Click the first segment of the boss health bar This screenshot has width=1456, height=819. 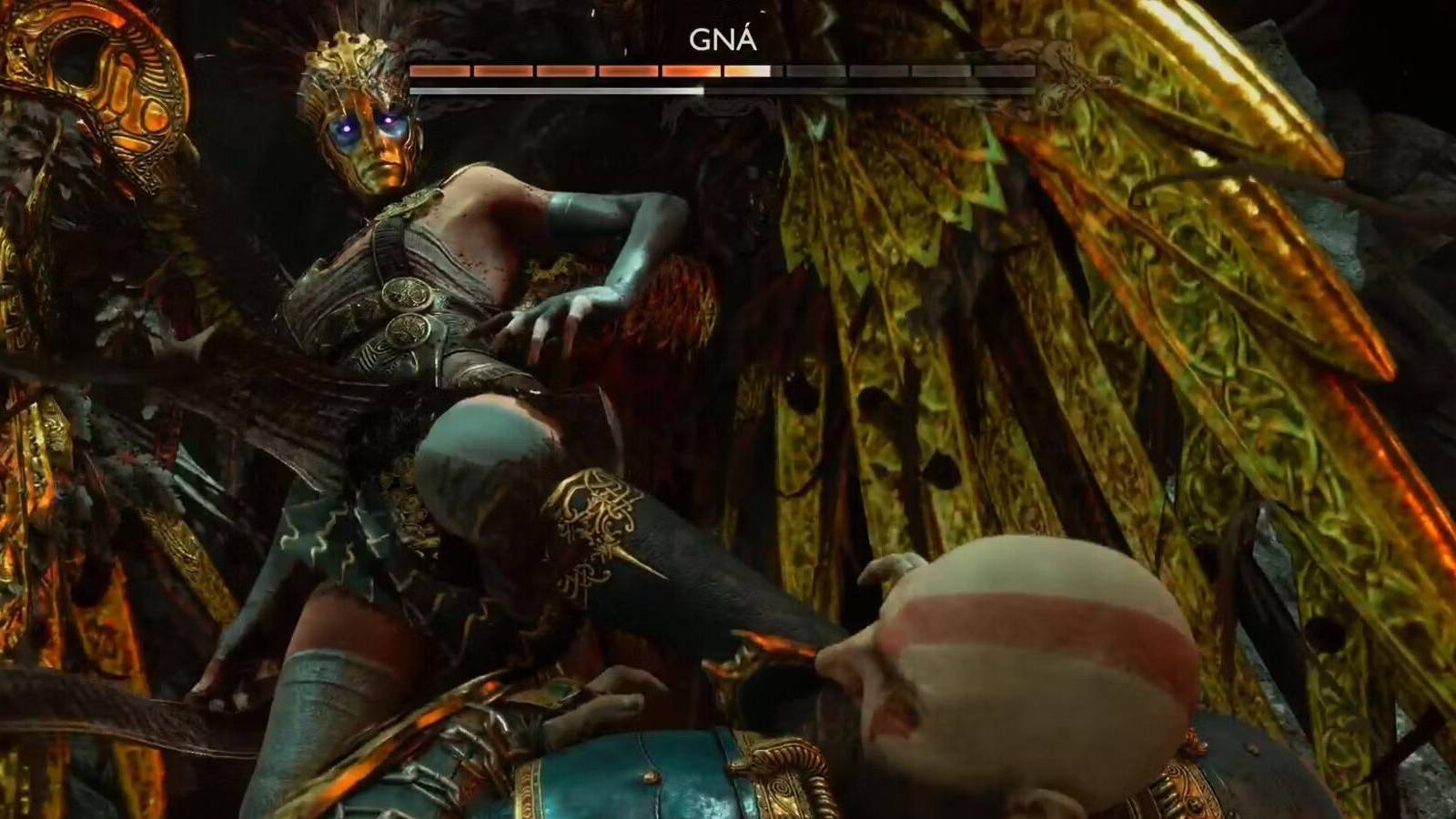439,70
